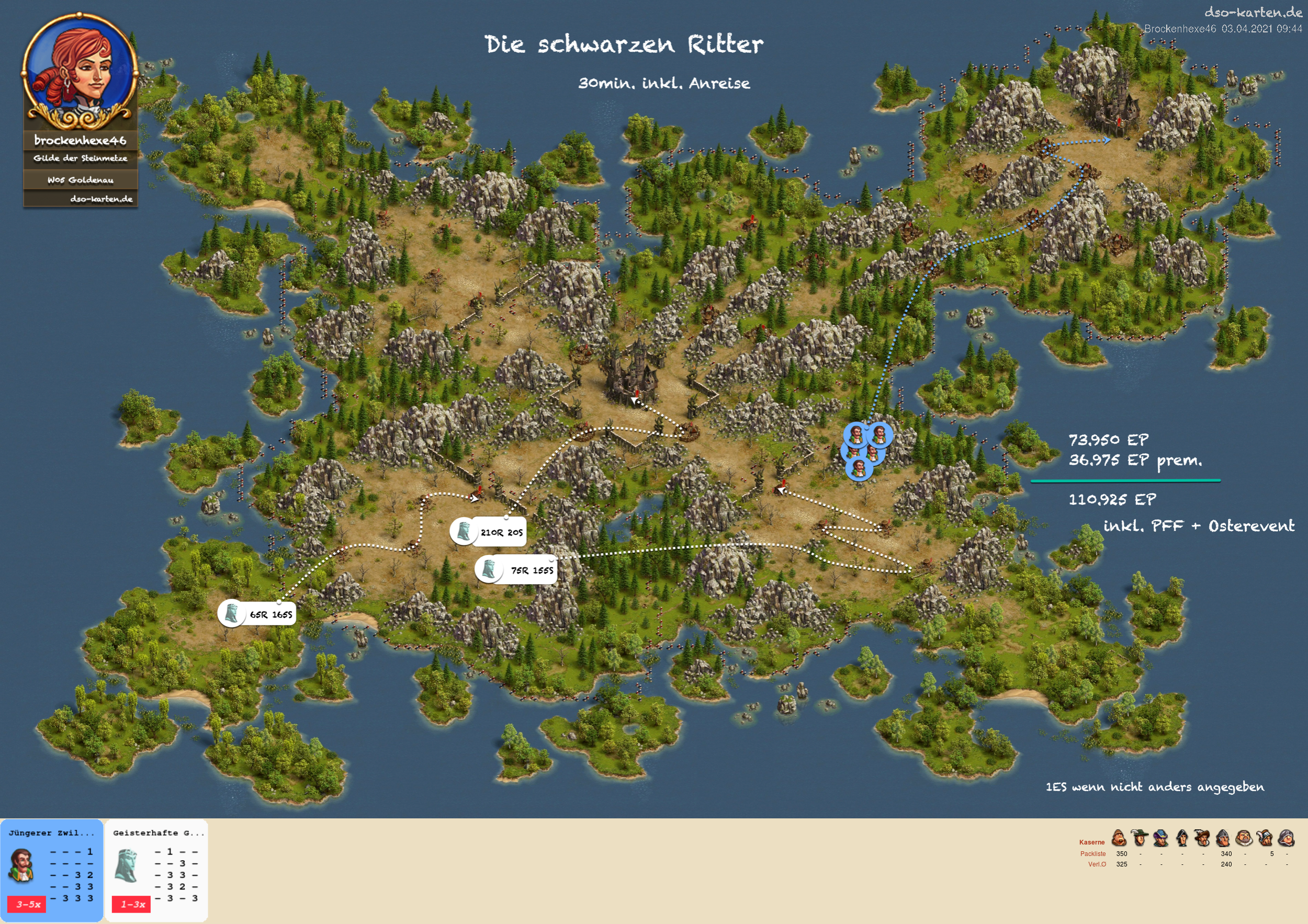
Task: Choose the steel helmet soldier above 340
Action: [x=1223, y=838]
